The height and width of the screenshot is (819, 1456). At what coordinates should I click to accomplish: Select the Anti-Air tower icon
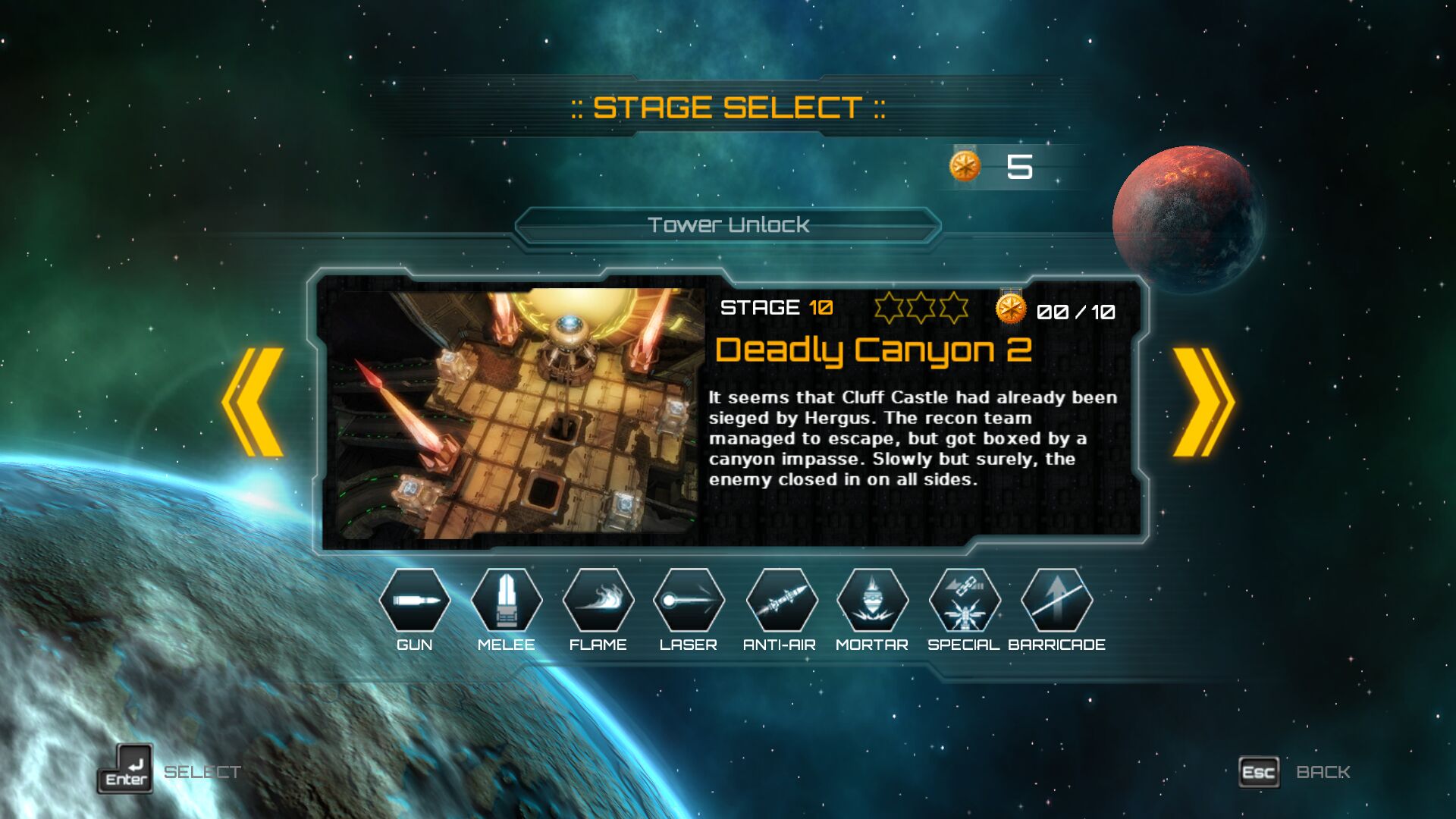point(781,601)
